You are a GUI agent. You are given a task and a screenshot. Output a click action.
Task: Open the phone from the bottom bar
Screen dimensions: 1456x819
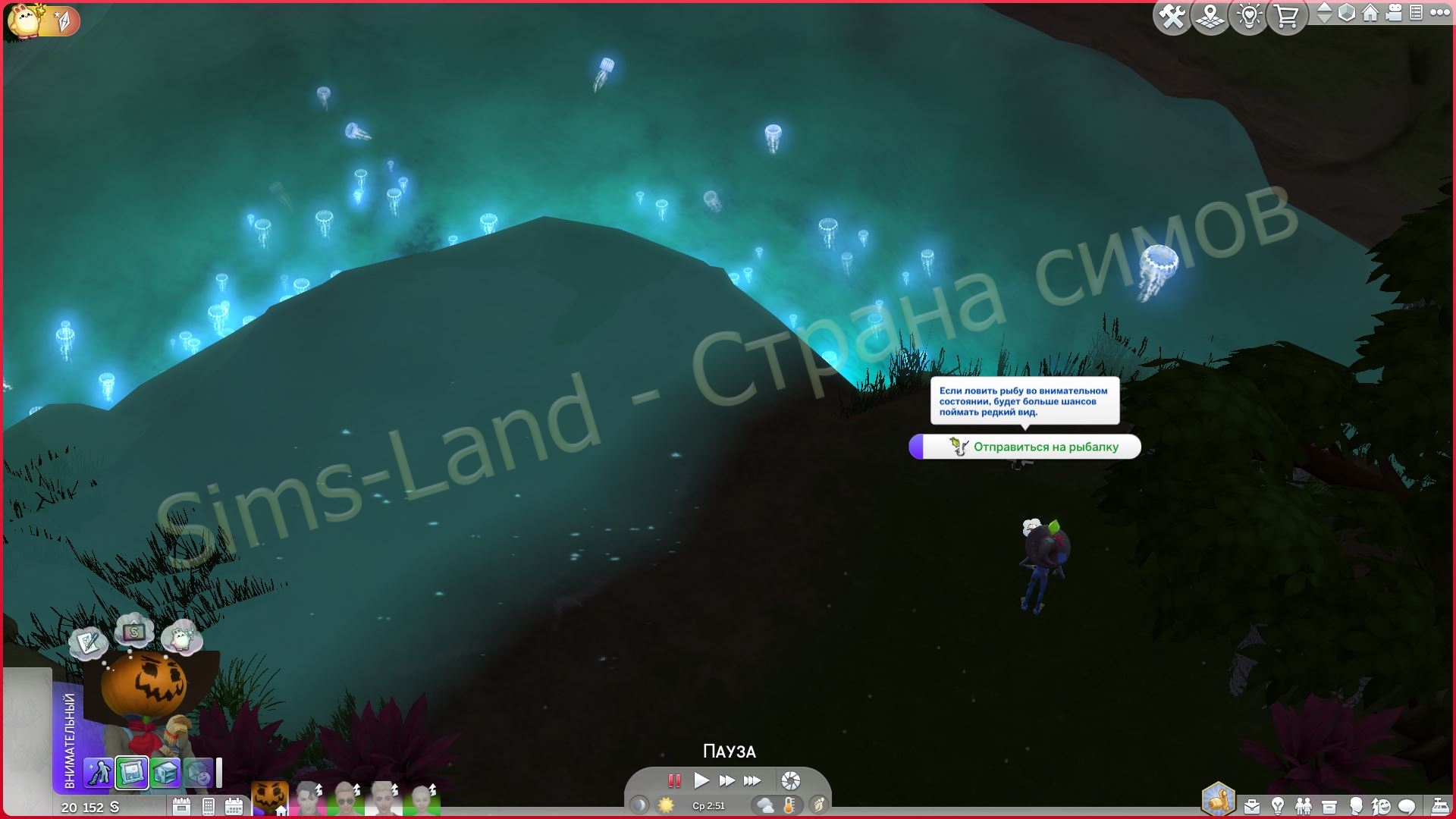click(208, 806)
